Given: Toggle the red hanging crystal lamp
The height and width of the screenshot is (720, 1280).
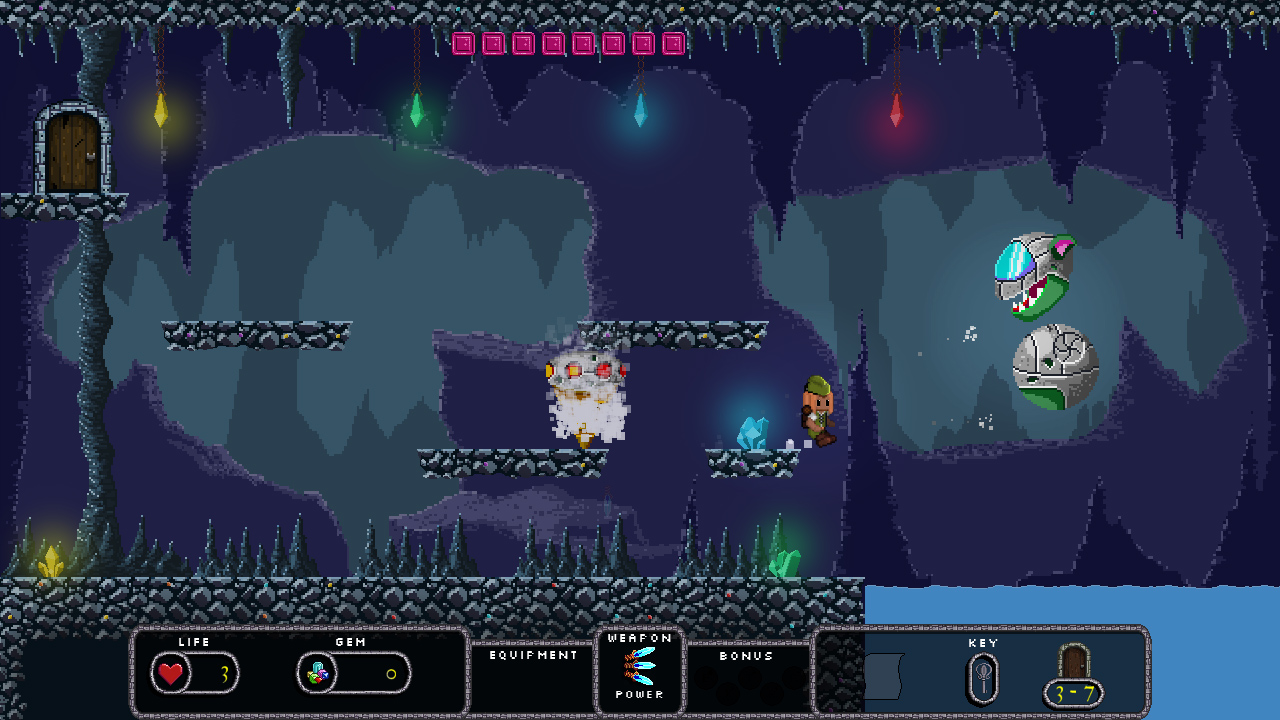Looking at the screenshot, I should click(895, 113).
